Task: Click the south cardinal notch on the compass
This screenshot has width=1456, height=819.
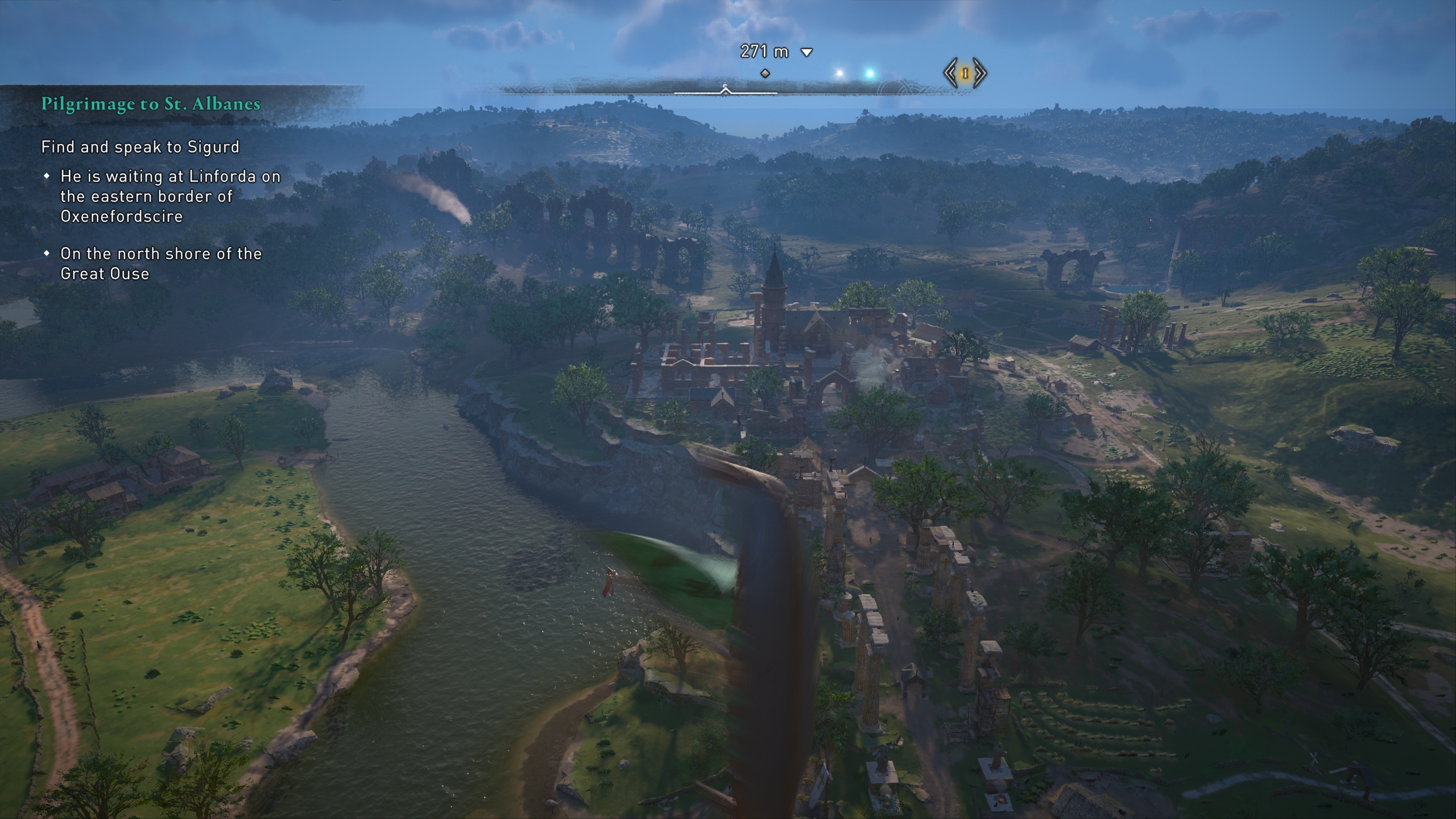Action: (x=725, y=86)
